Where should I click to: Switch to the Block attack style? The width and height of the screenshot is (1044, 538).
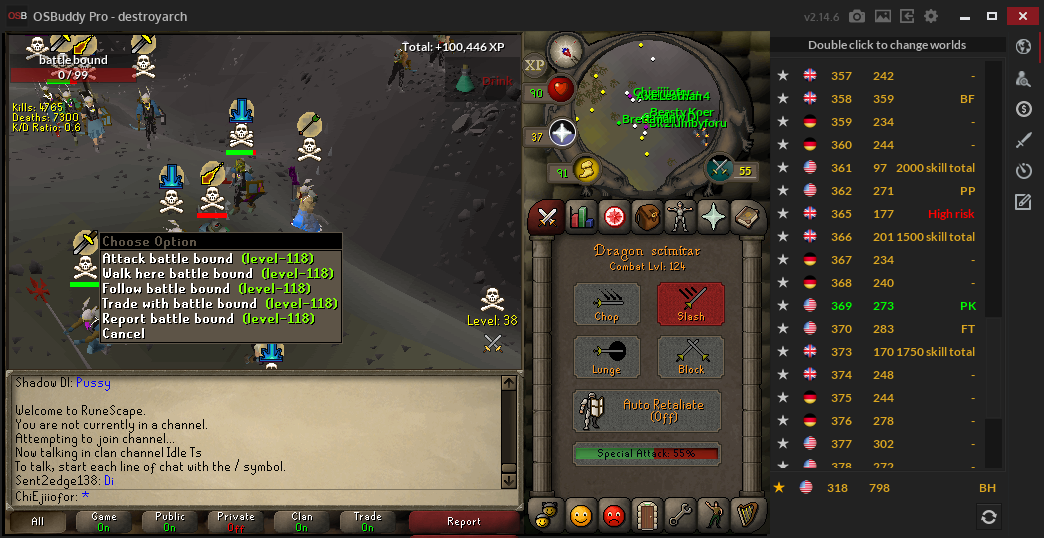(690, 357)
